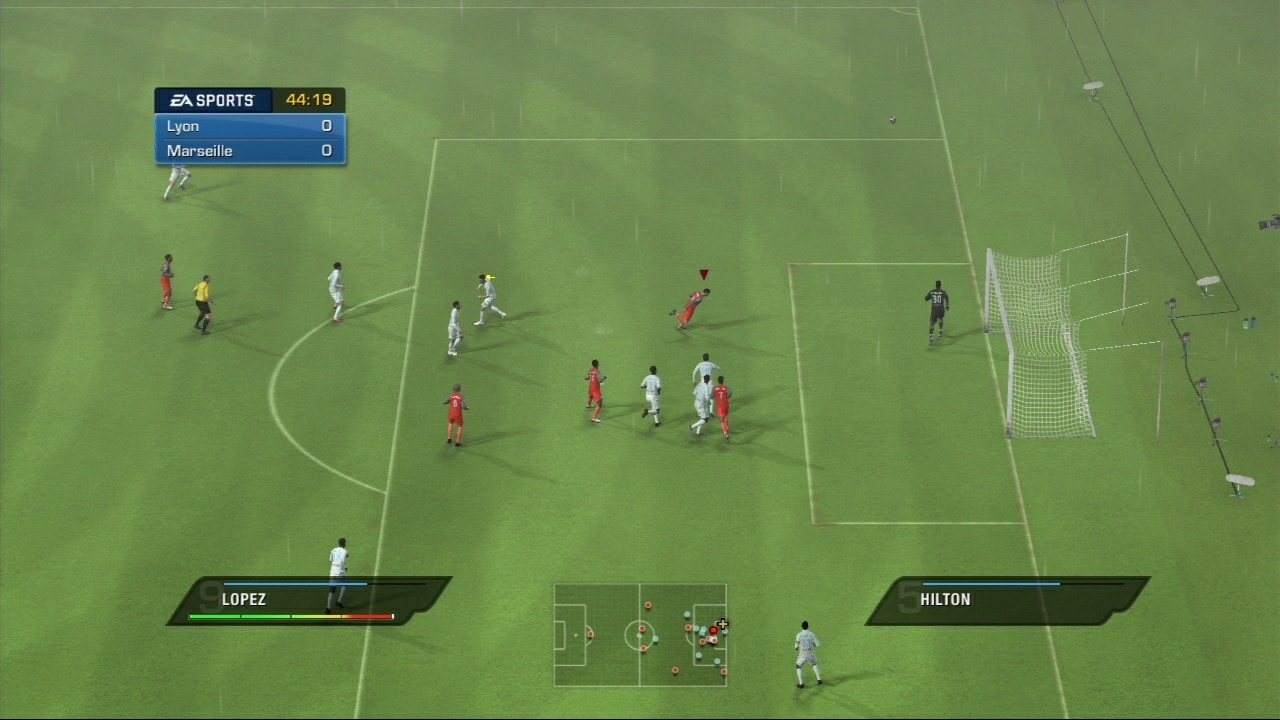Select the Marseille team name
The width and height of the screenshot is (1280, 720).
(200, 151)
